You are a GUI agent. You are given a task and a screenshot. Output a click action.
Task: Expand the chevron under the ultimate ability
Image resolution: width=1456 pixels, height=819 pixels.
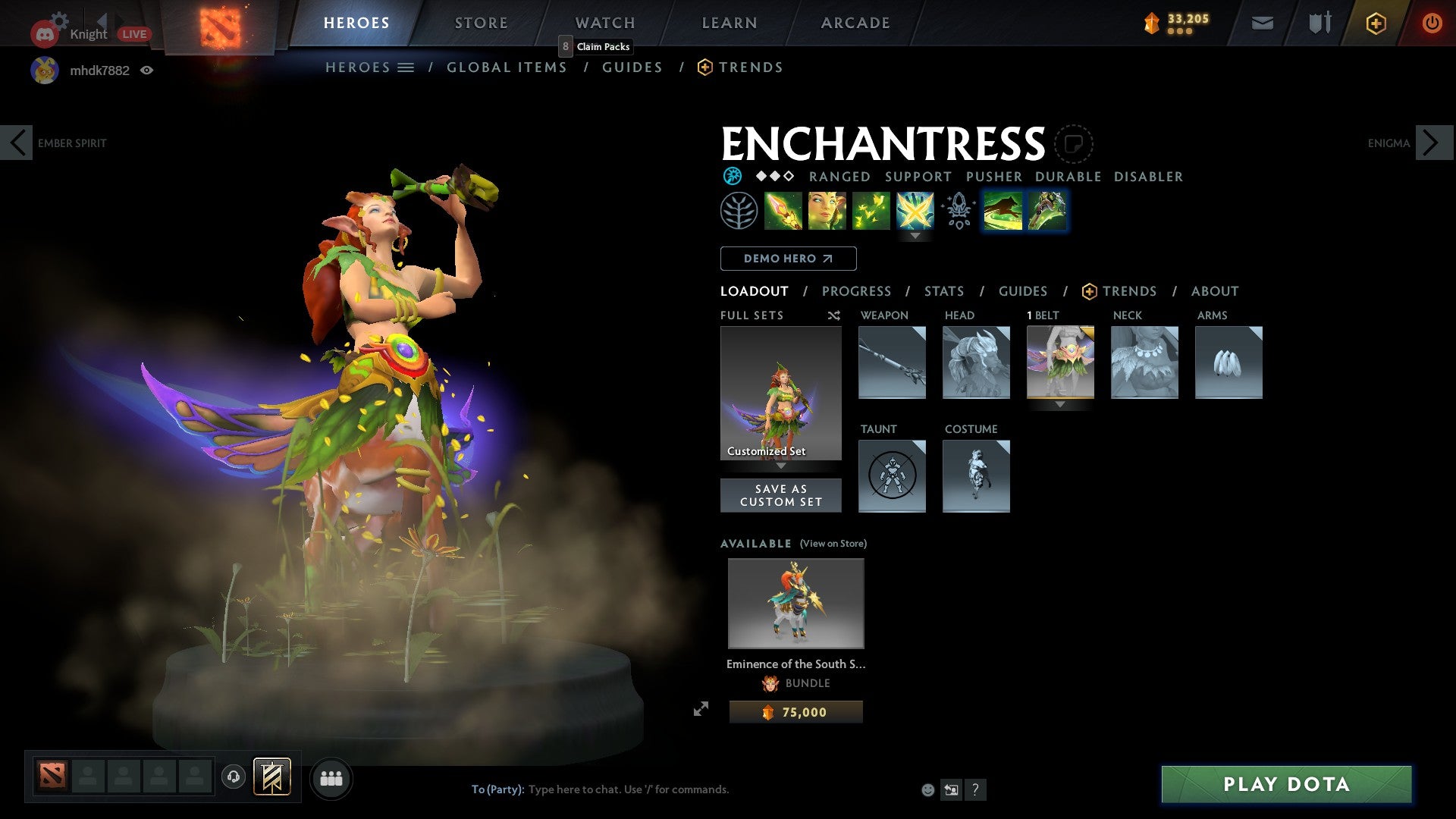916,236
